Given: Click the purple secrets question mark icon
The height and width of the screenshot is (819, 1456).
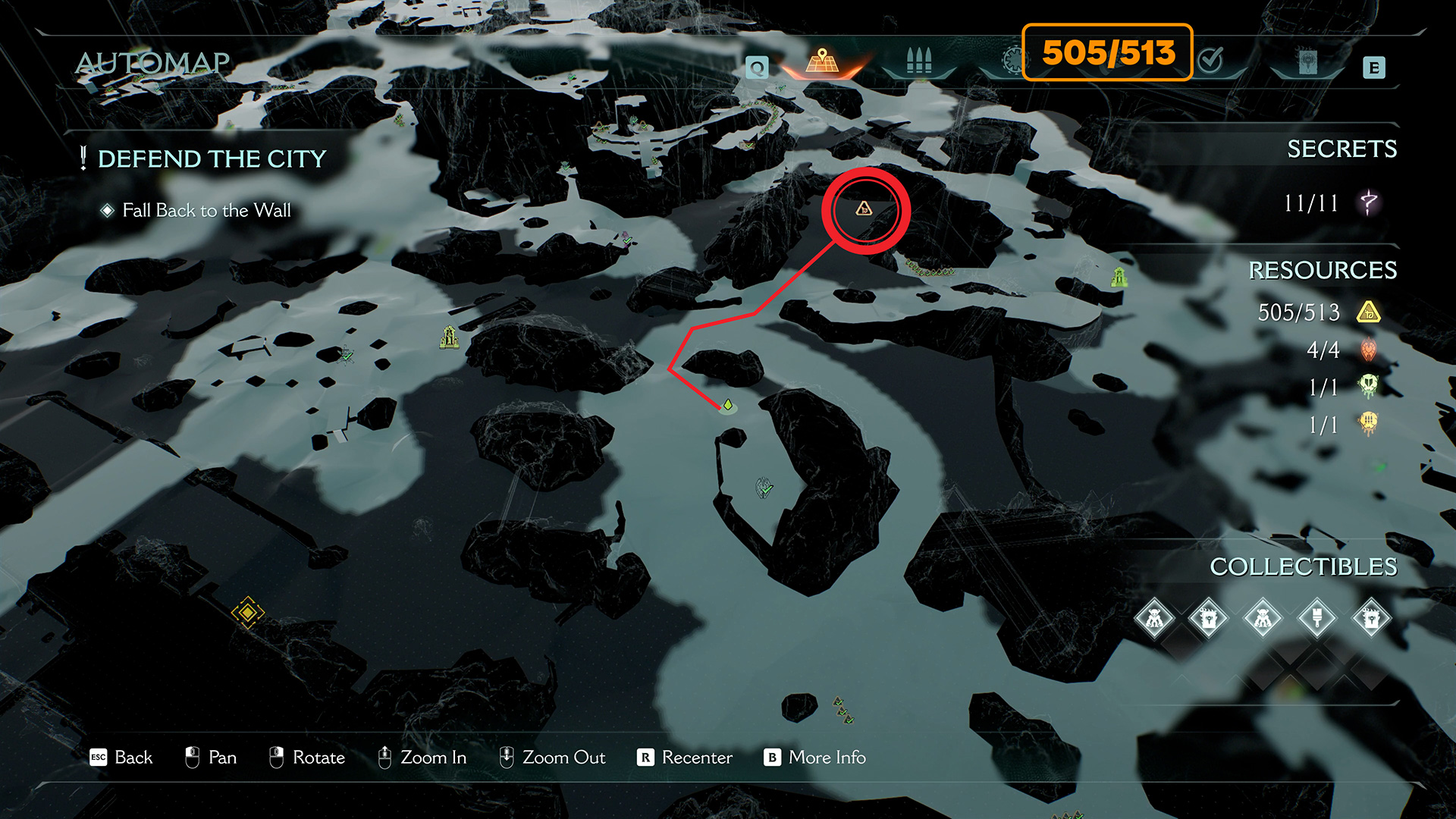Looking at the screenshot, I should tap(1368, 202).
